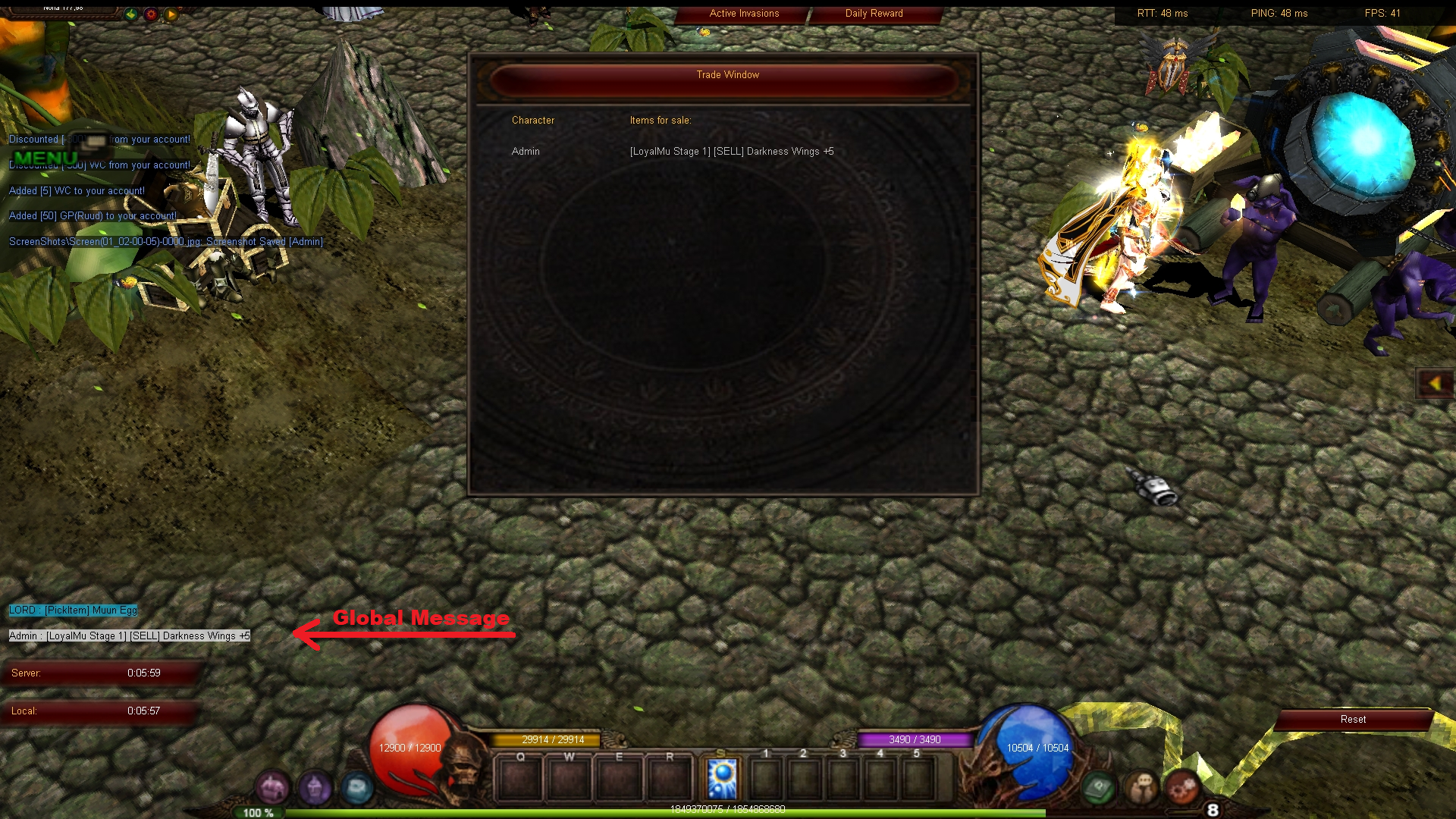Screen dimensions: 1456x819
Task: Switch to the Active Invasions tab
Action: 743,13
